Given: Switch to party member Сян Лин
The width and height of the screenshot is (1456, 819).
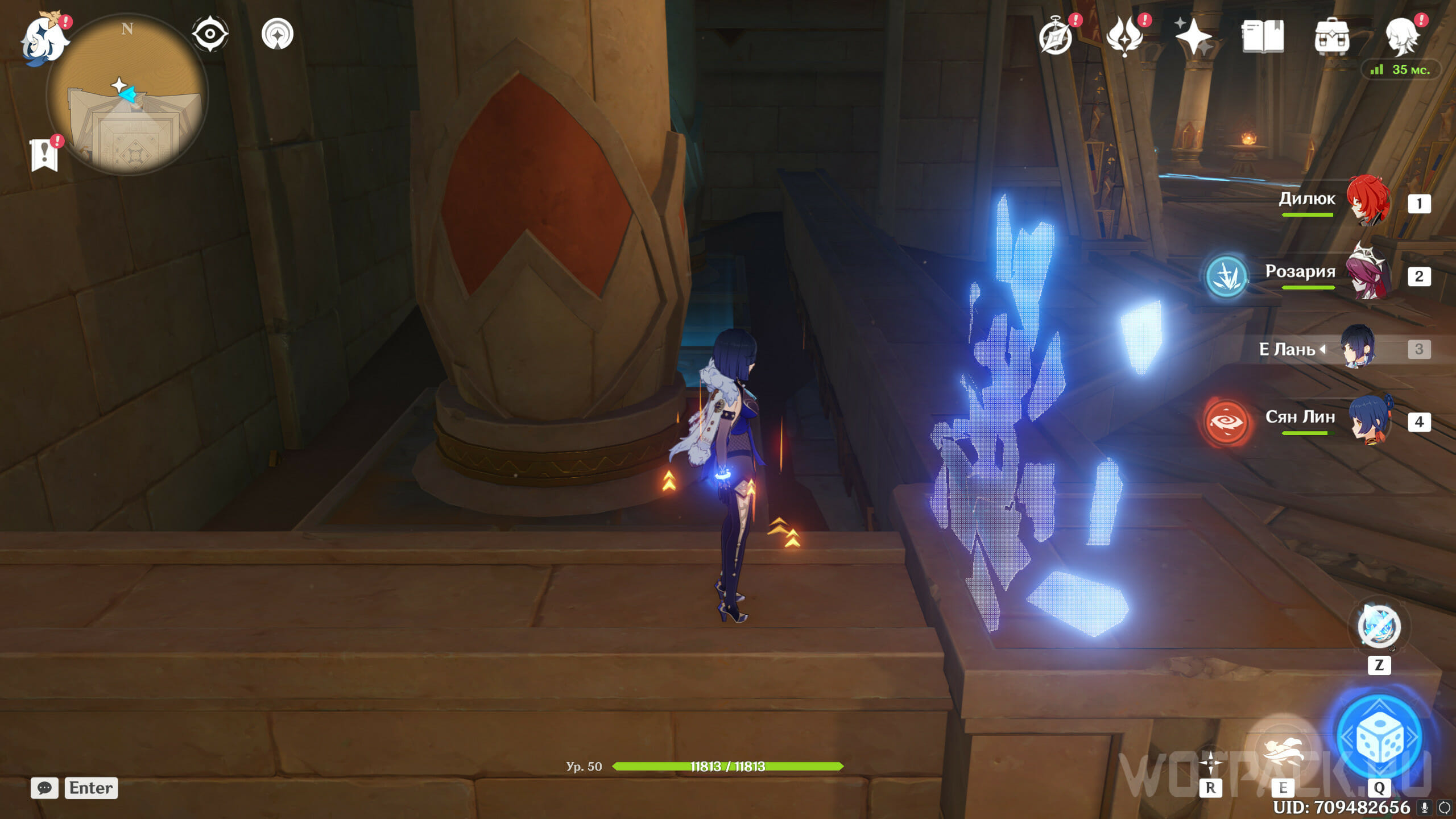Looking at the screenshot, I should 1370,421.
